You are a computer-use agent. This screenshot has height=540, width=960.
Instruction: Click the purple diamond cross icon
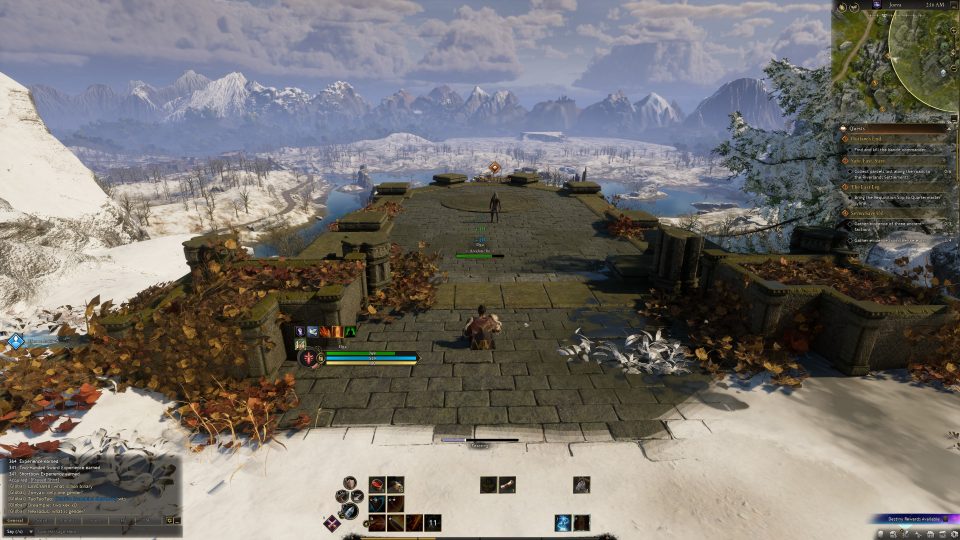tap(331, 522)
